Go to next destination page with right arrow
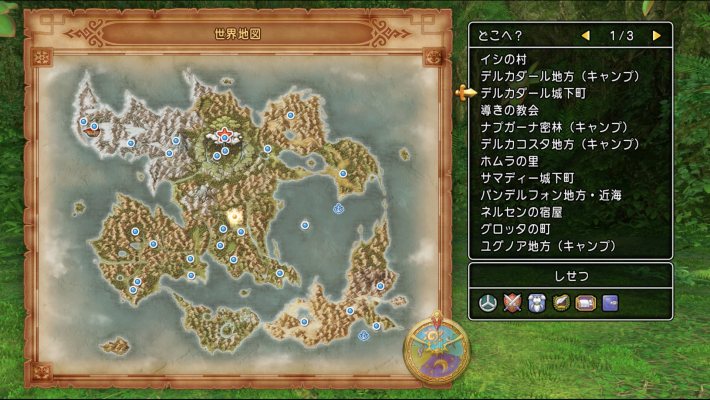This screenshot has height=400, width=710. [x=657, y=36]
